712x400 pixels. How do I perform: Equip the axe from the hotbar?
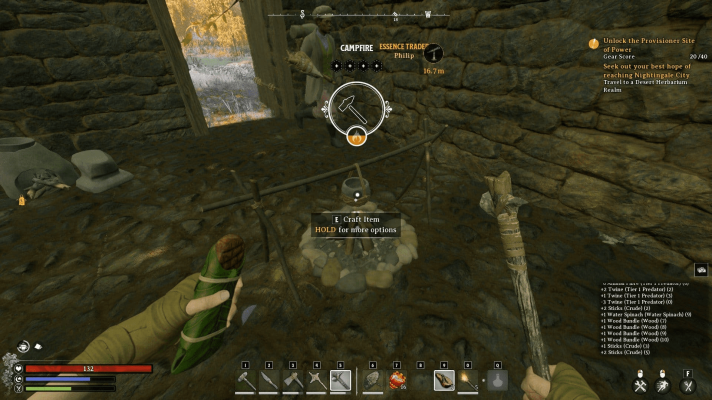click(x=293, y=380)
